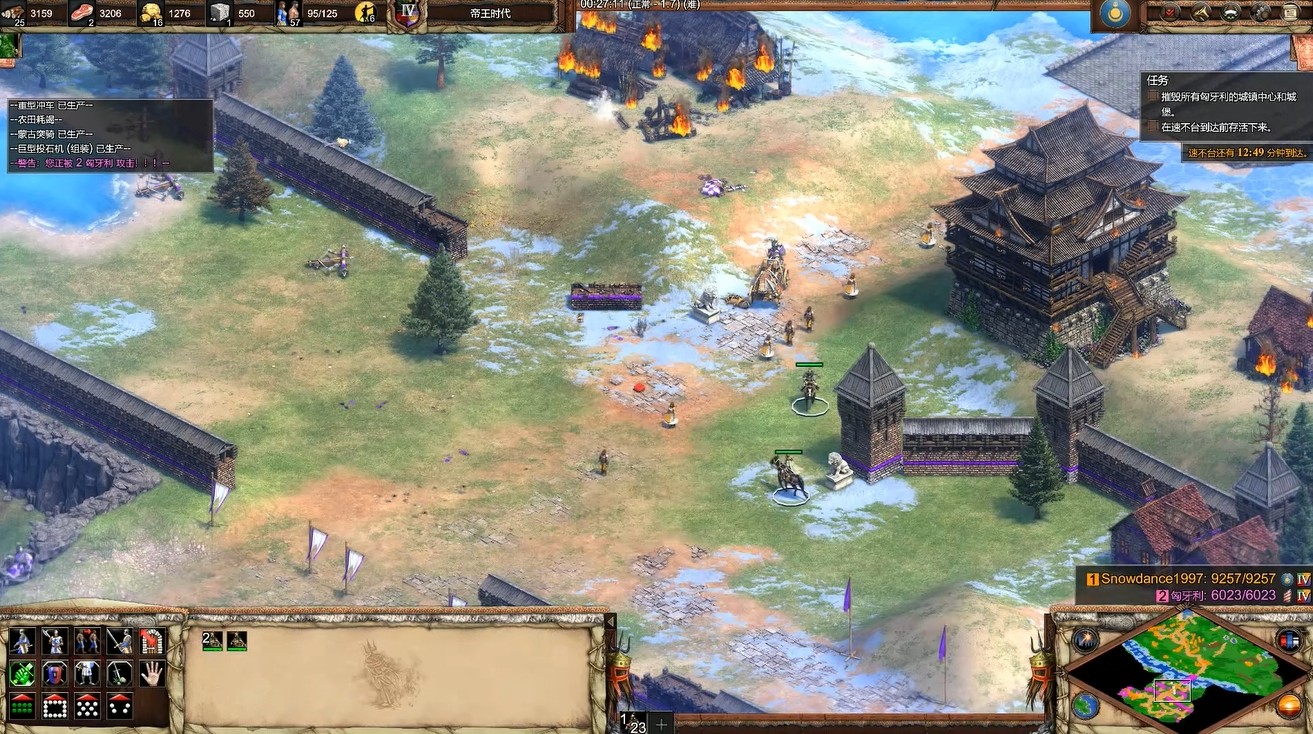
Task: Select the unit portrait numbered 2
Action: 212,641
